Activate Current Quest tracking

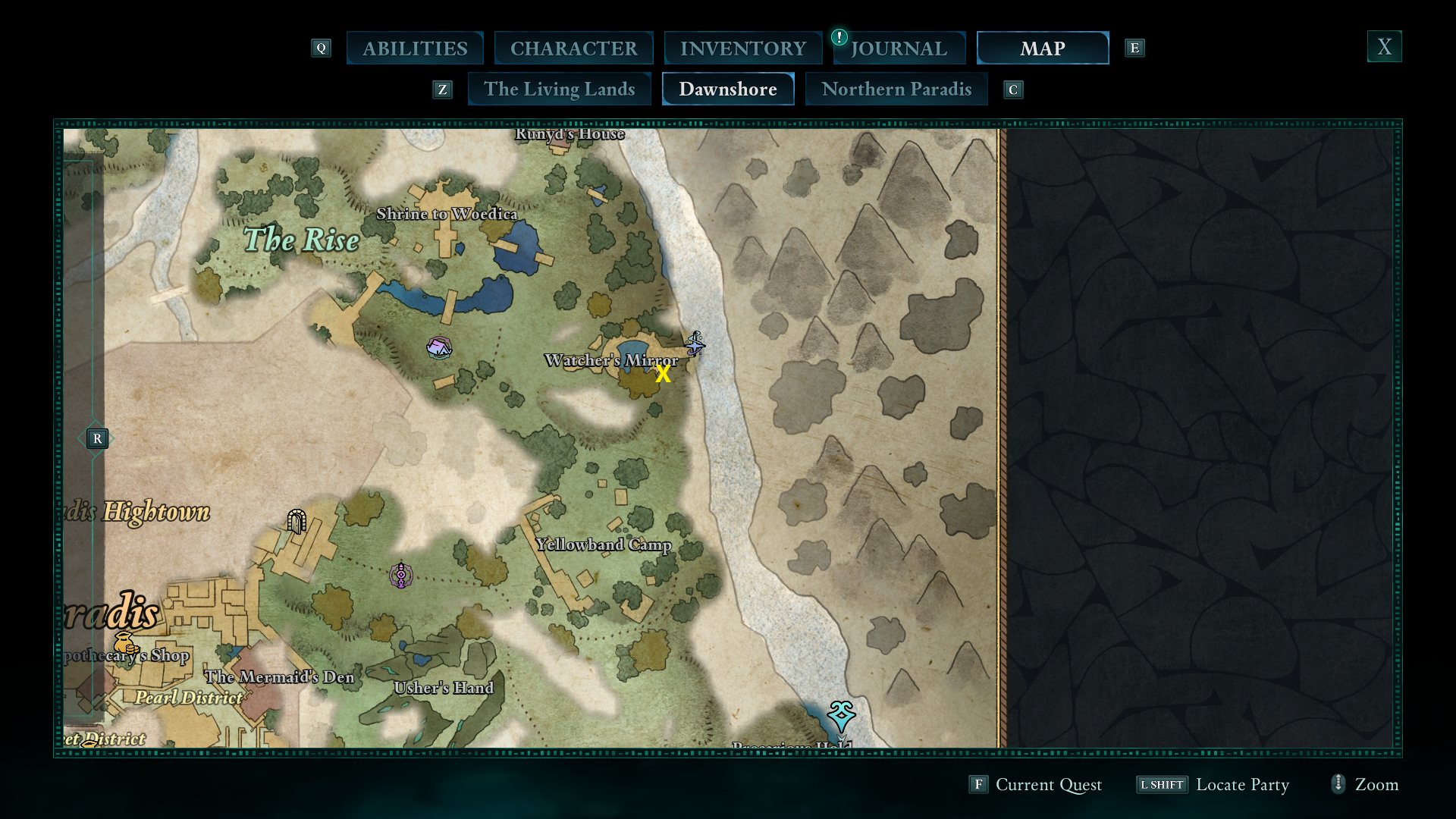[x=1048, y=785]
